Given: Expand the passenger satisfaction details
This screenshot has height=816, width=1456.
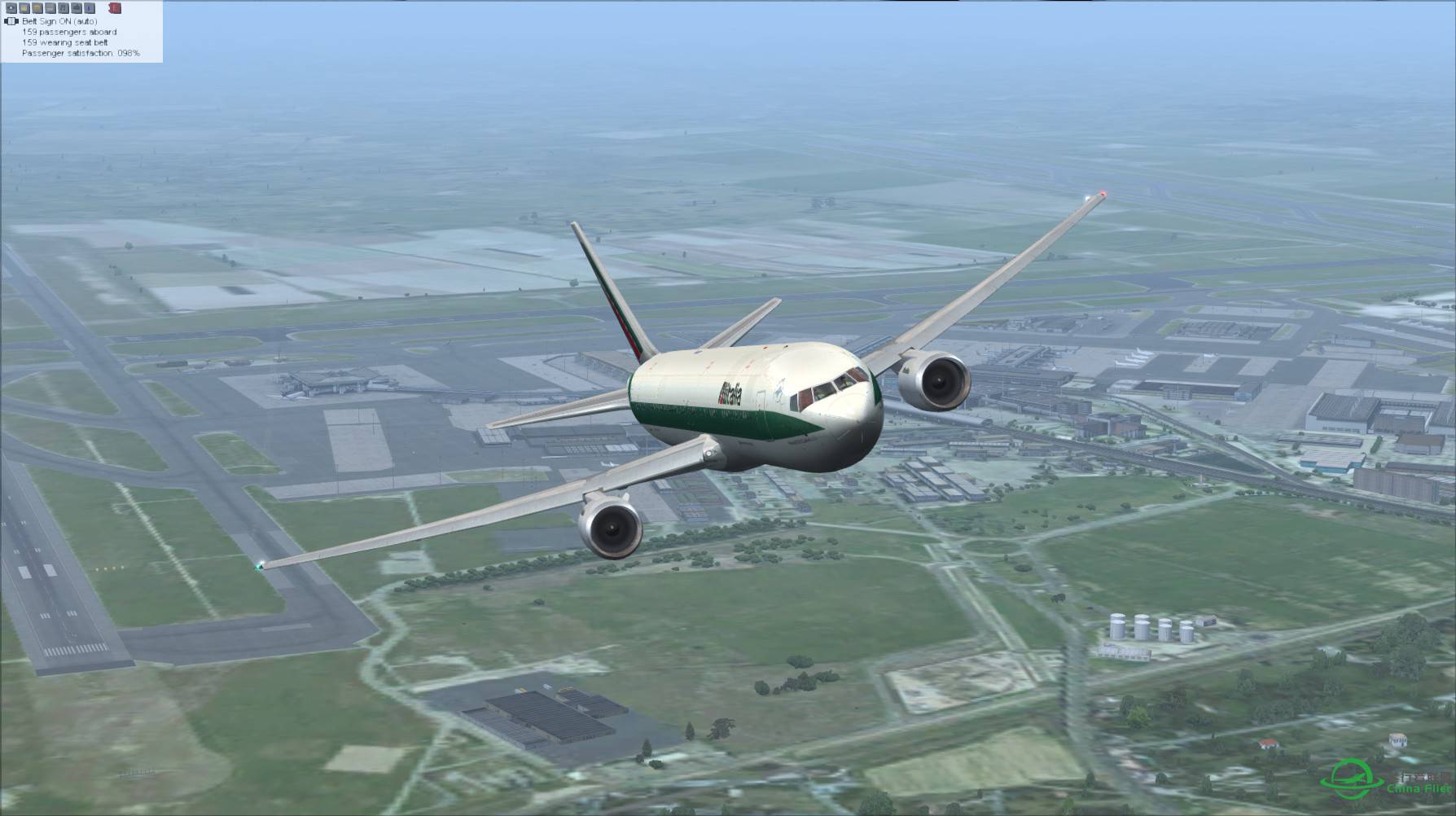Looking at the screenshot, I should [81, 54].
